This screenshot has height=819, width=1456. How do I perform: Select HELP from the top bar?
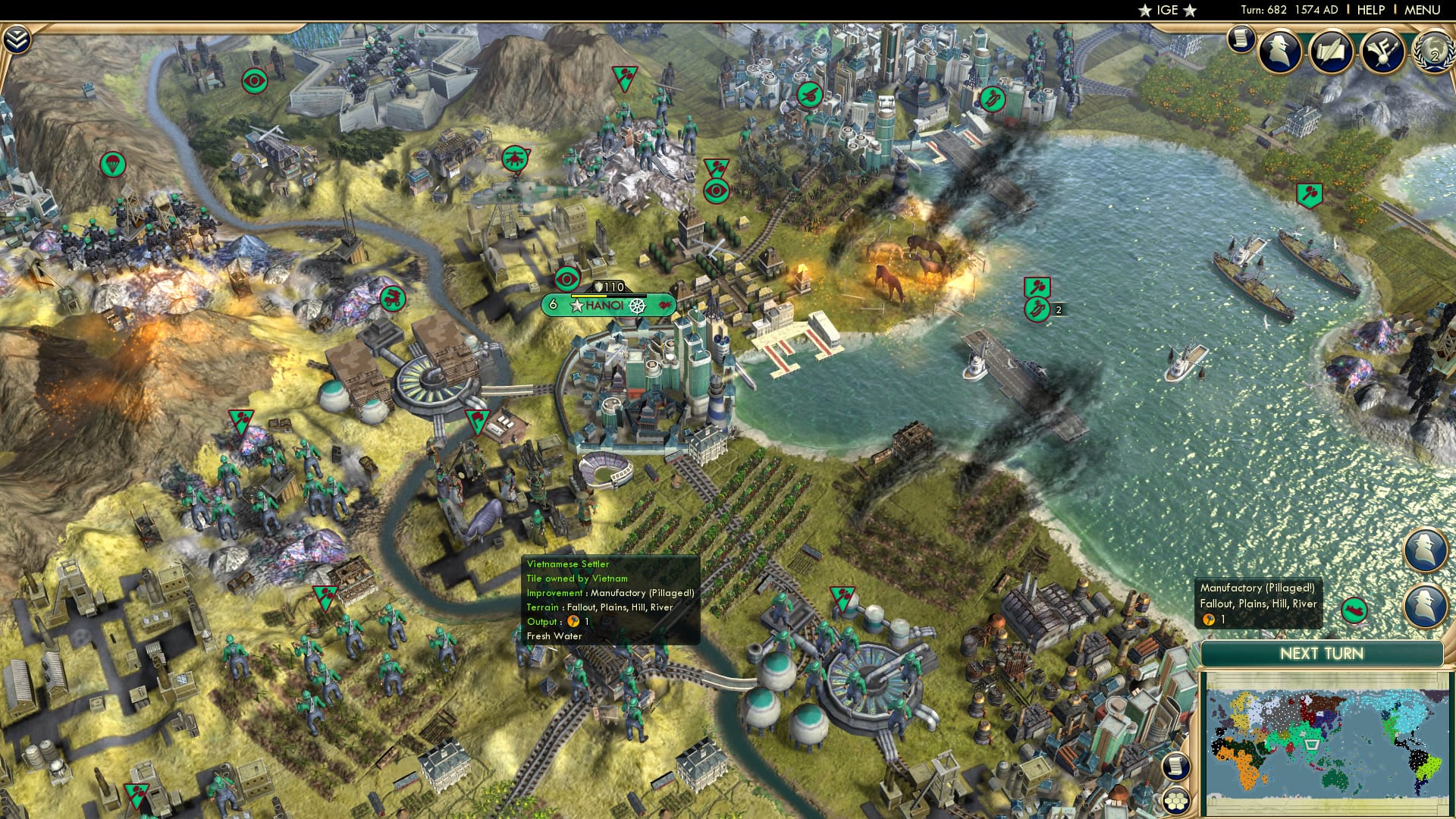(1373, 11)
